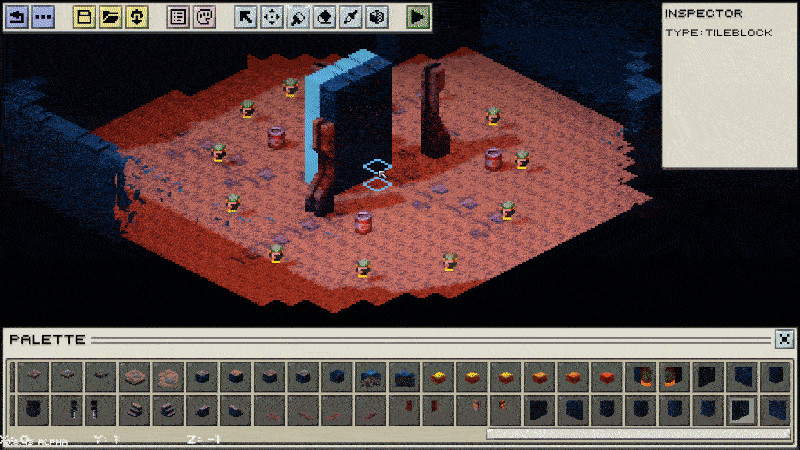The image size is (800, 450).
Task: Click the blue back arrow button
Action: [17, 17]
